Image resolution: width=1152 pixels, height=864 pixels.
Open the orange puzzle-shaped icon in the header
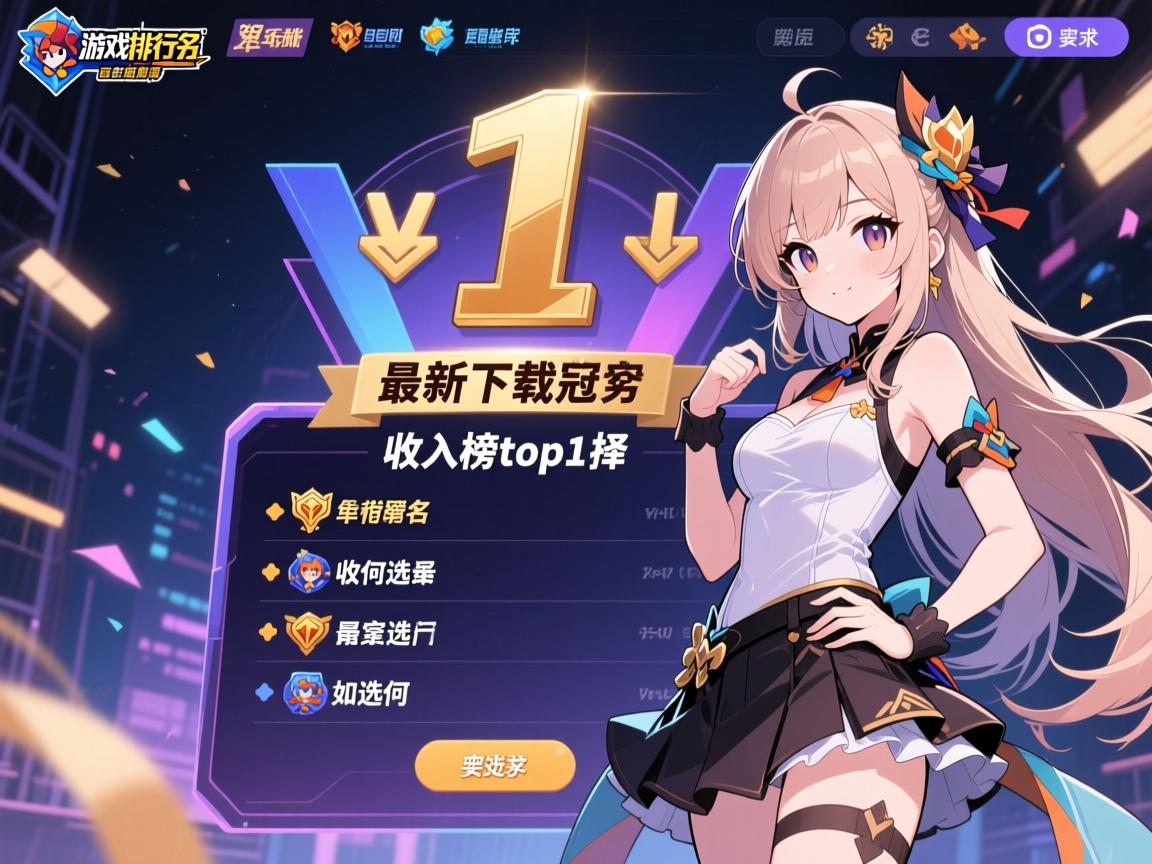tap(968, 38)
